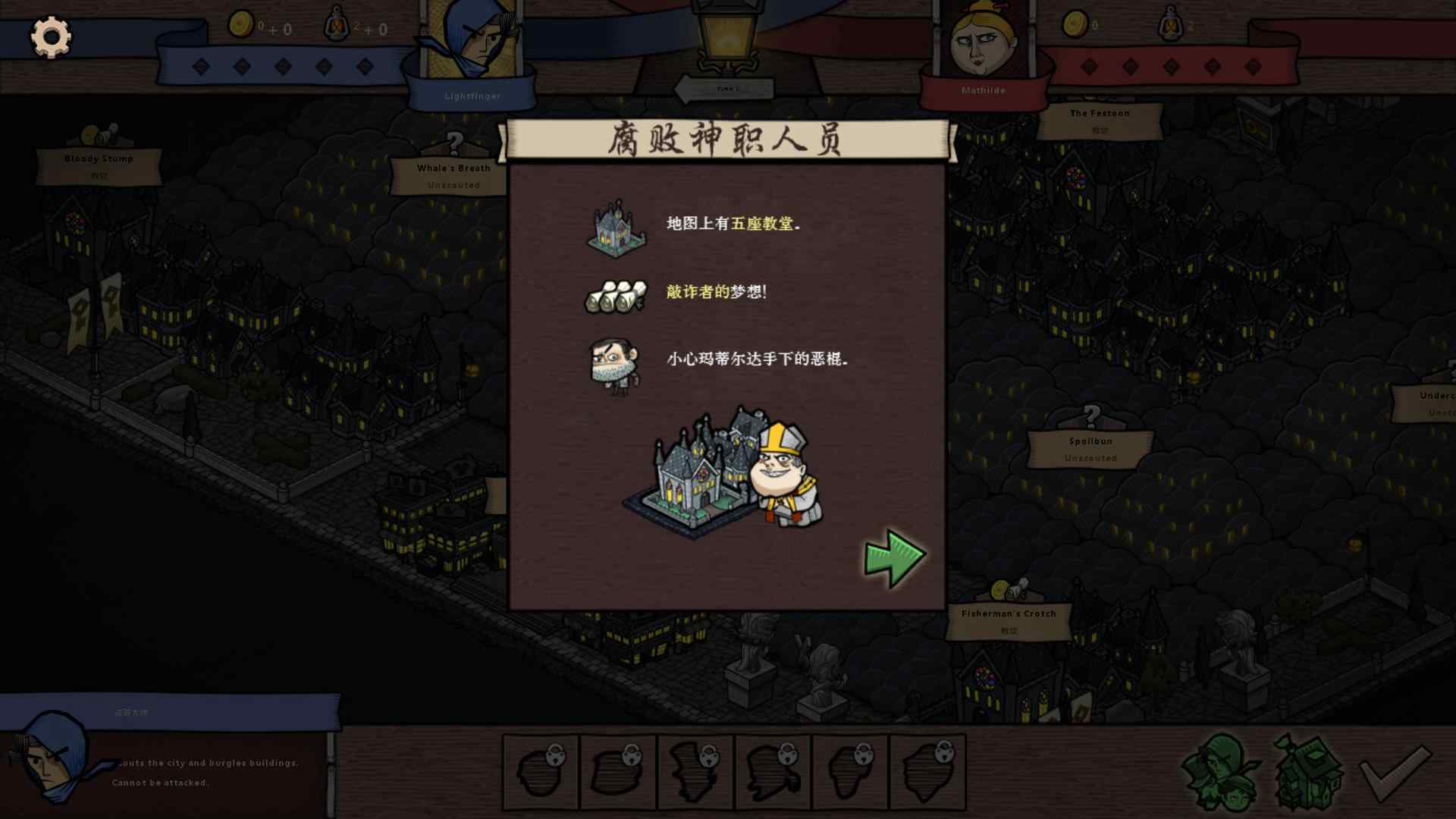This screenshot has width=1456, height=819.
Task: Click the coin resource counter icon
Action: coord(241,23)
